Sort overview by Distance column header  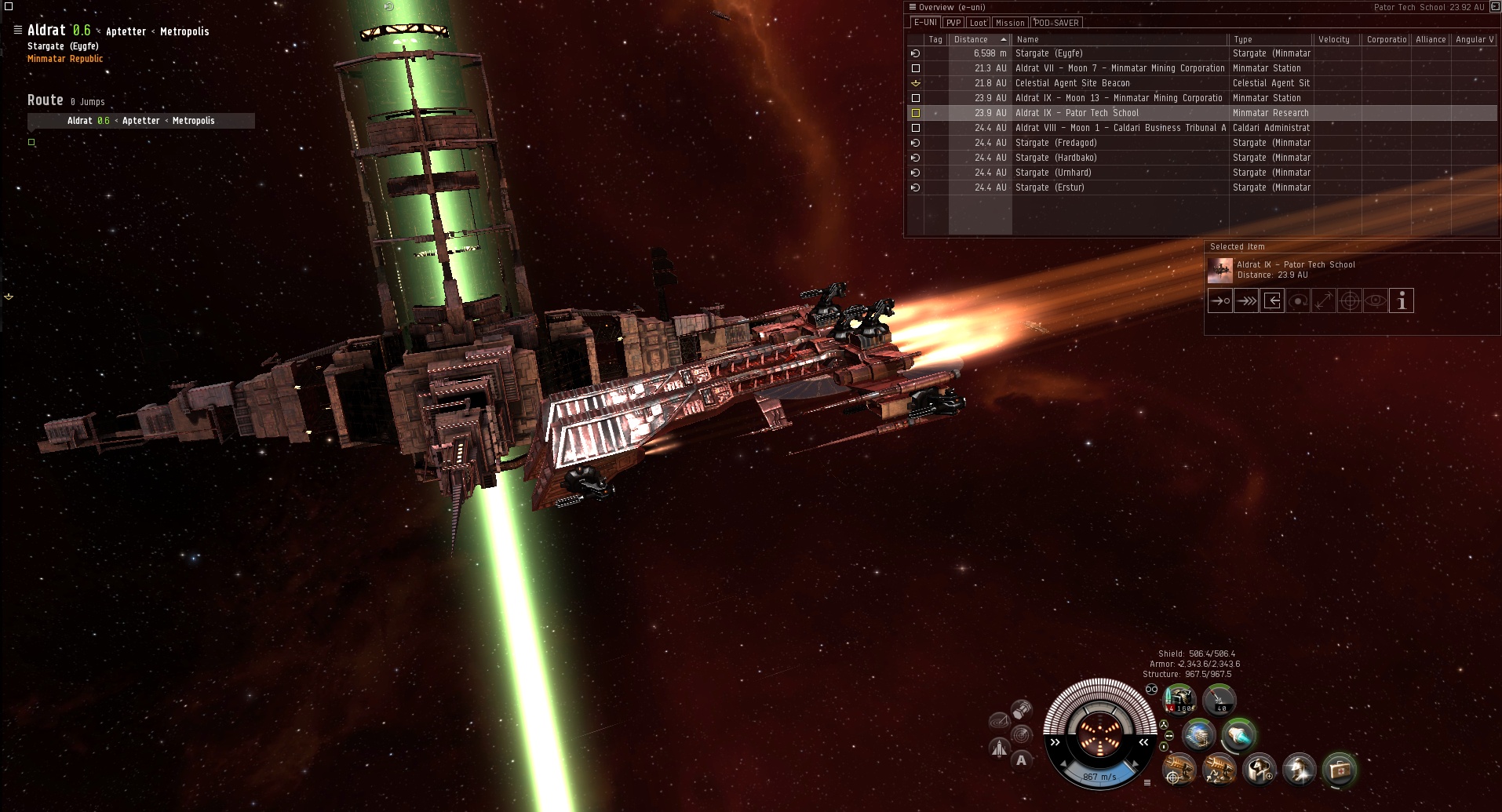[x=972, y=39]
